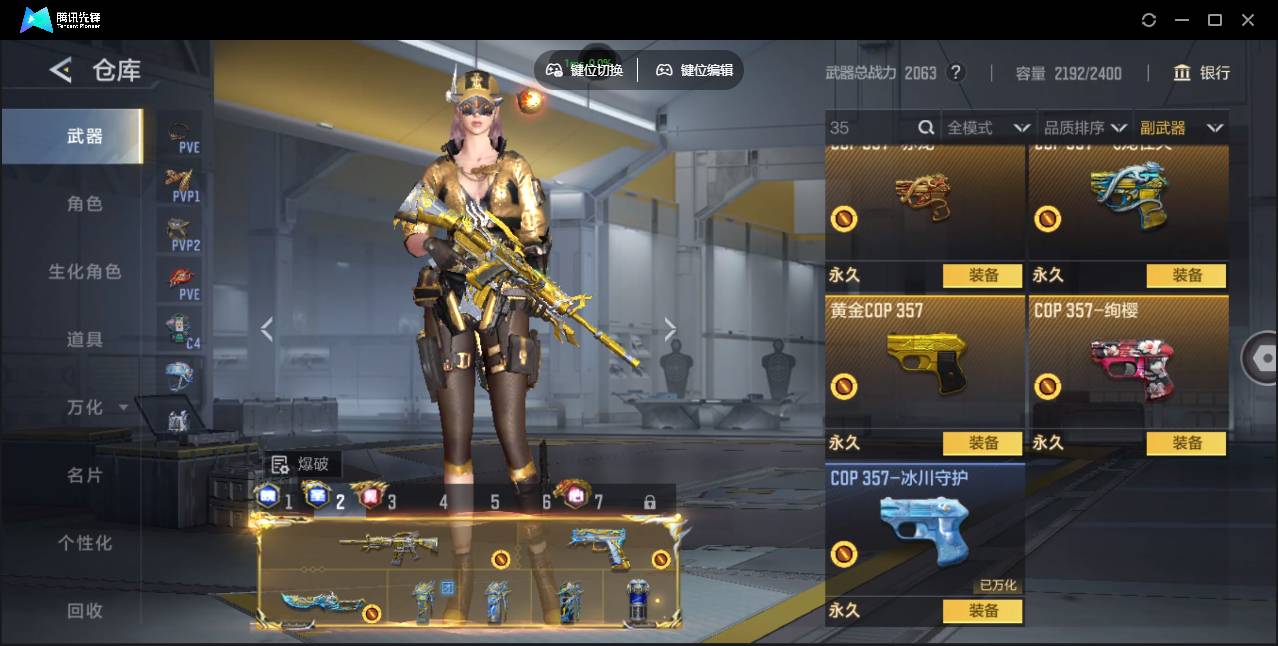This screenshot has width=1278, height=646.
Task: Go back from the 仓库 warehouse screen
Action: coord(61,70)
